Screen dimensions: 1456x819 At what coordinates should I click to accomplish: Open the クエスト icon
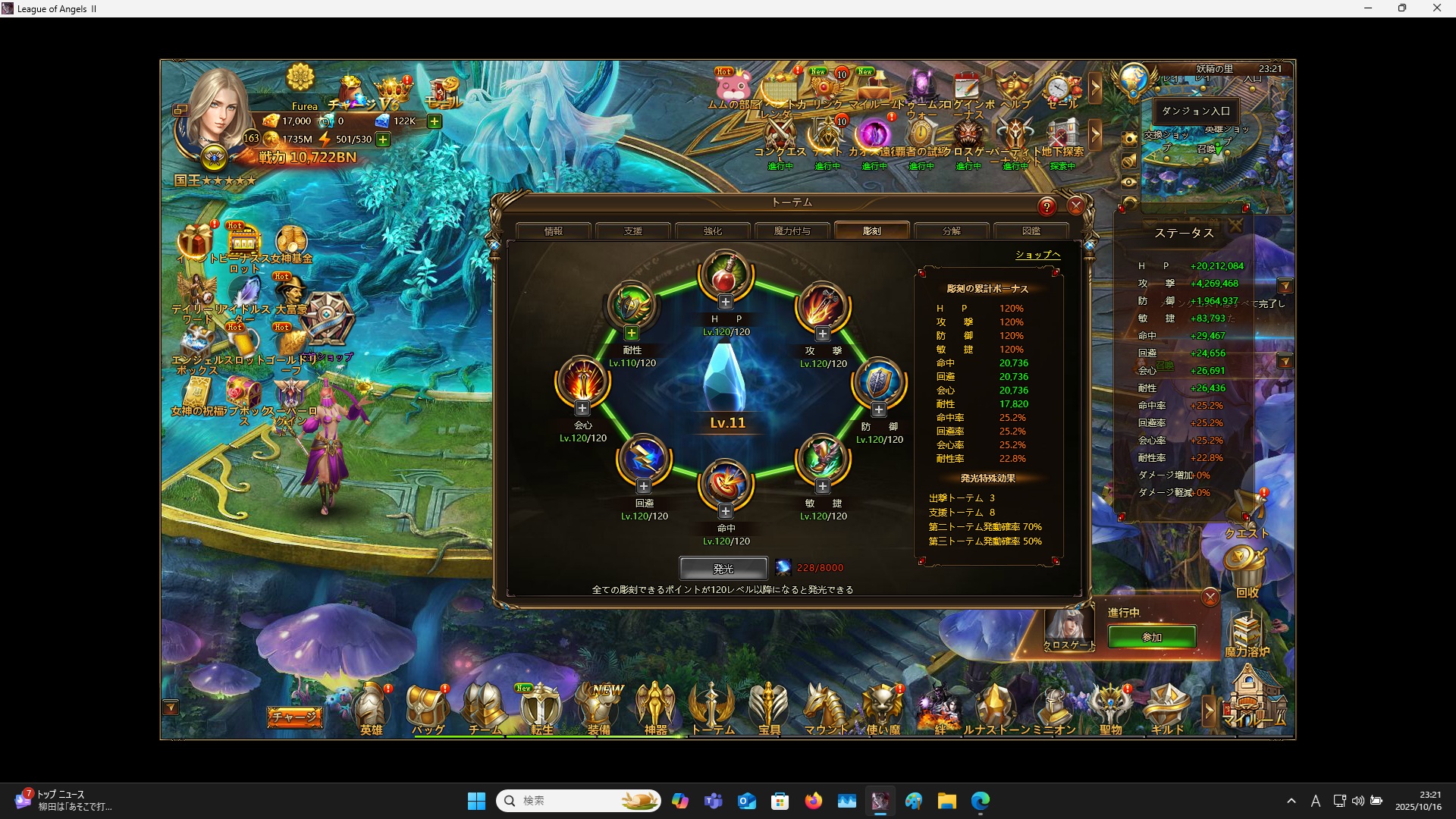point(1247,516)
